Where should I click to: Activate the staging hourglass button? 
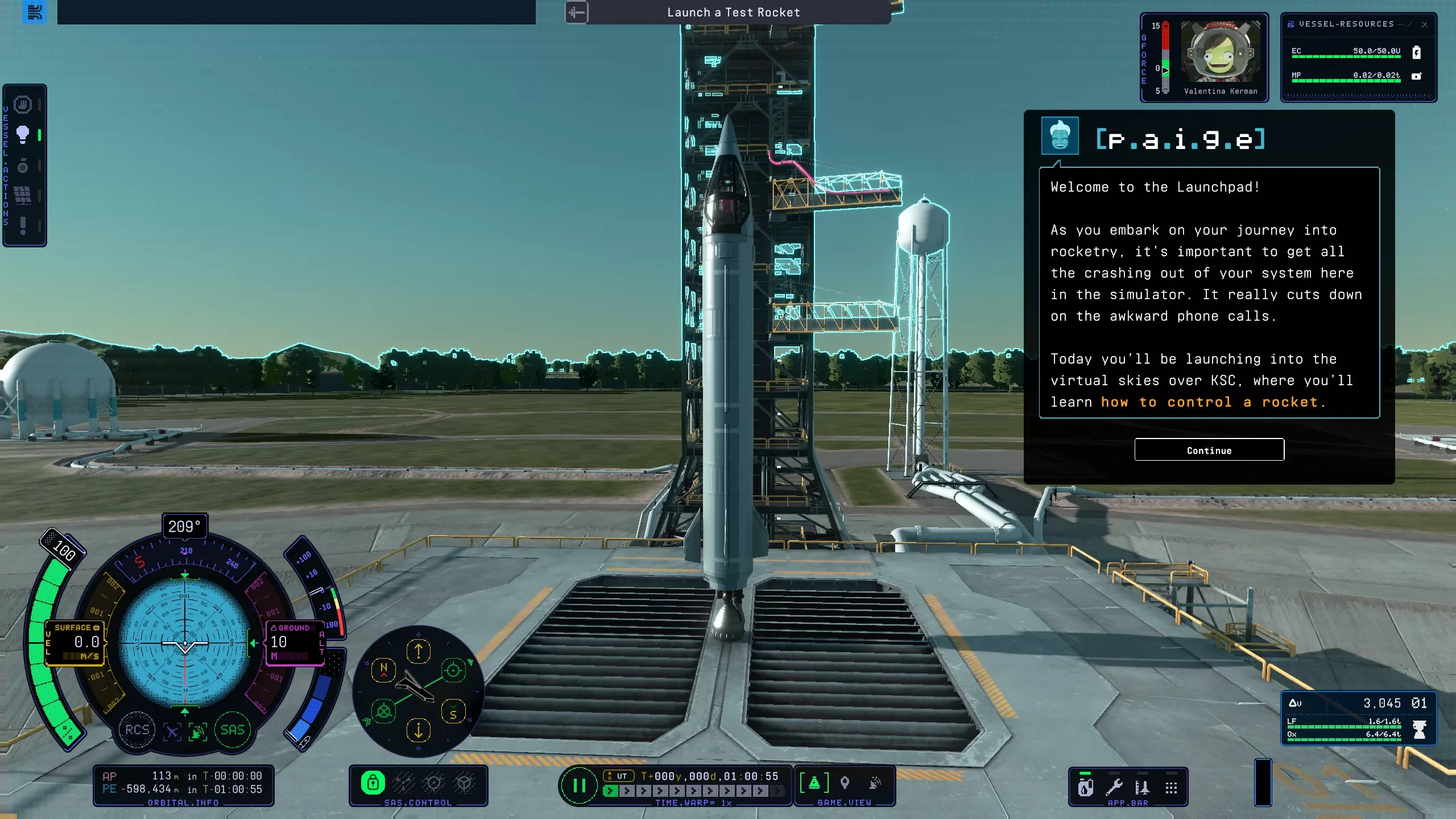[1420, 729]
